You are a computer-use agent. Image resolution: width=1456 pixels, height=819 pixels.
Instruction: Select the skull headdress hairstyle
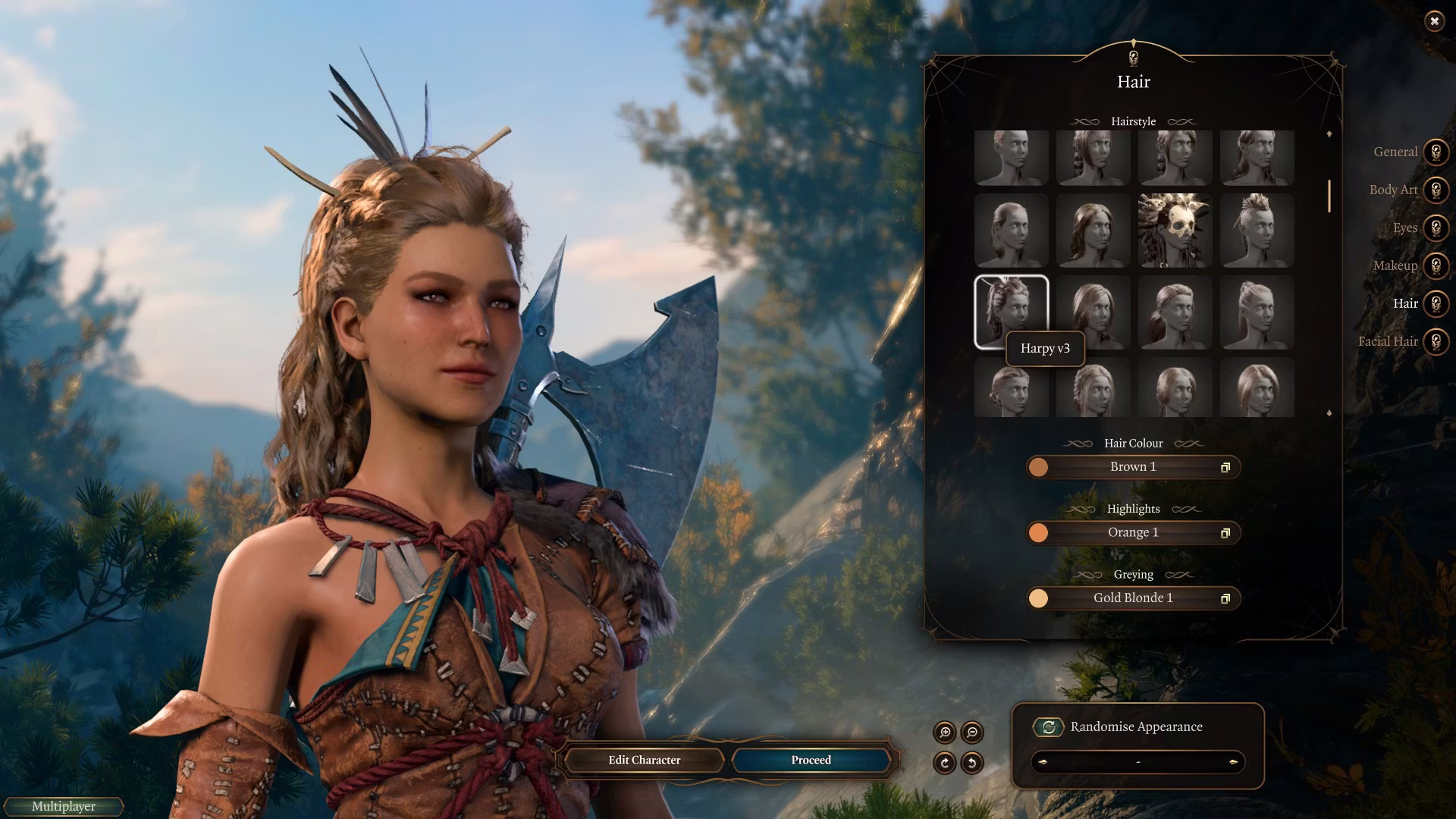tap(1175, 231)
